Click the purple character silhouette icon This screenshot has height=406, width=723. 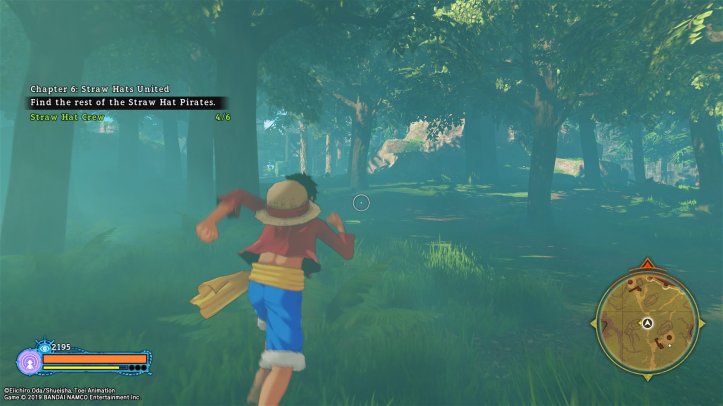point(28,360)
